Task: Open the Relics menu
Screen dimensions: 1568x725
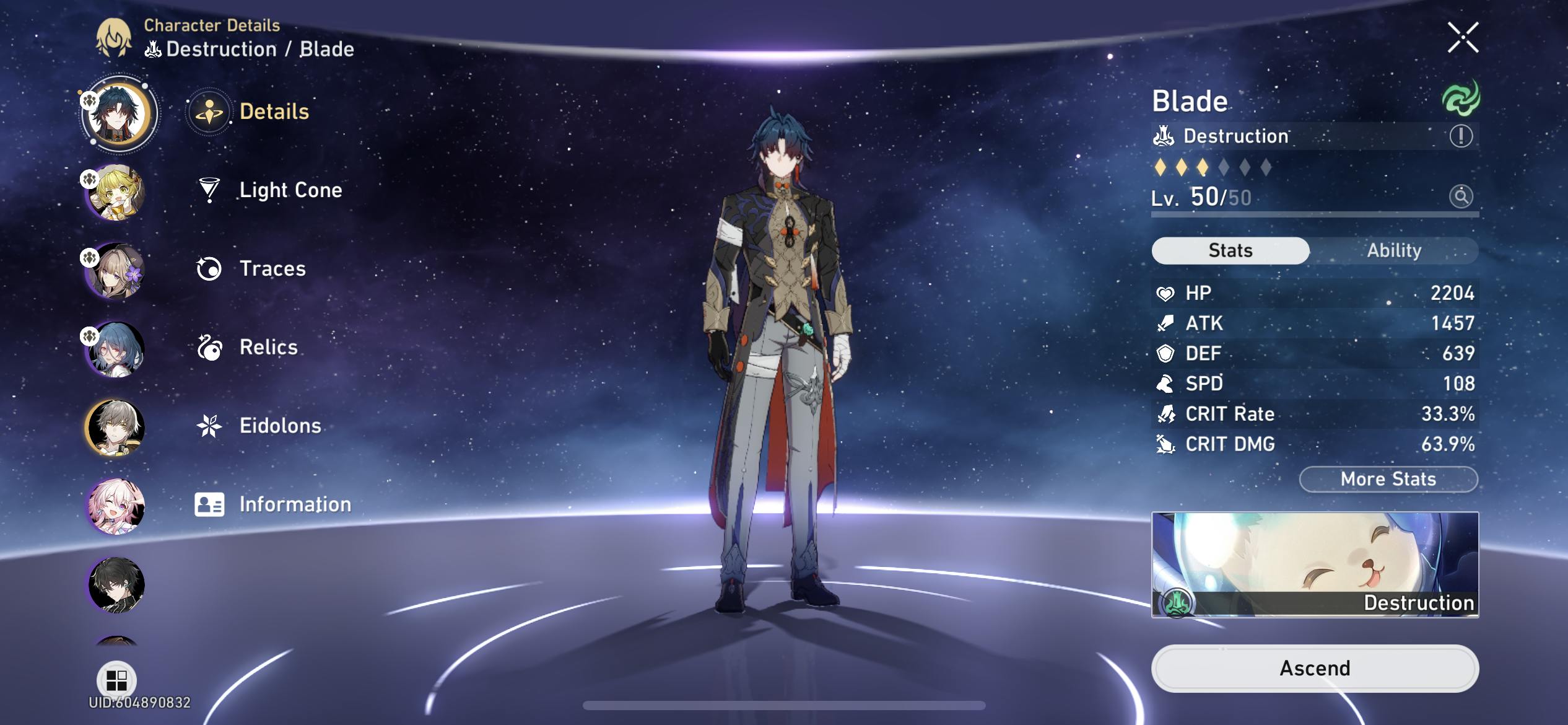Action: pyautogui.click(x=268, y=347)
